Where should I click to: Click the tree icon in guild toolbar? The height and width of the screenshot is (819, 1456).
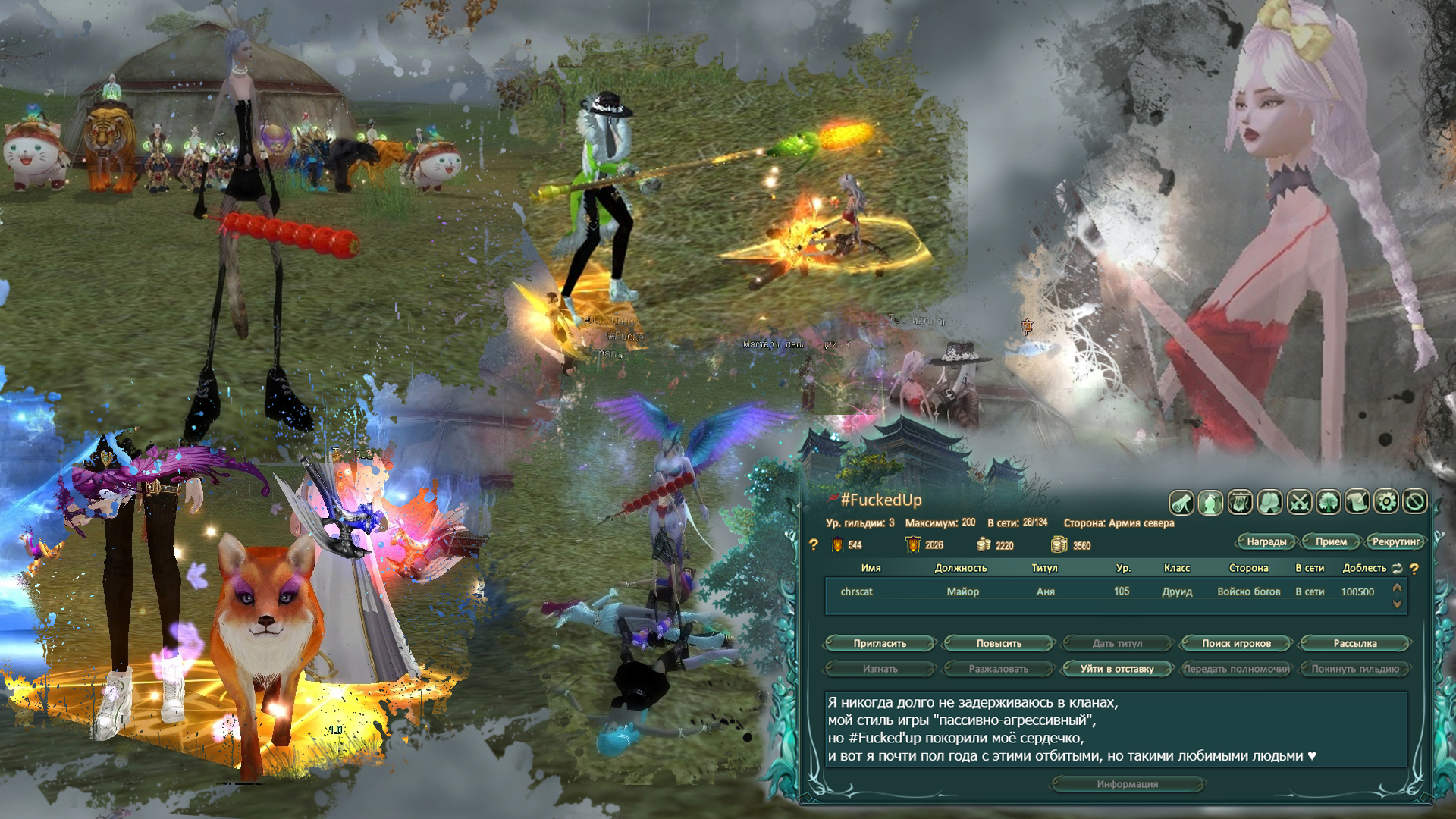[x=1328, y=502]
